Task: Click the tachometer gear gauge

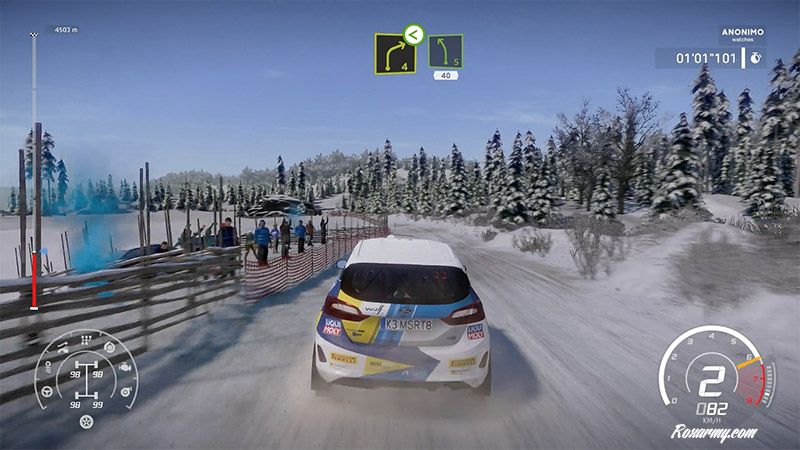Action: (715, 376)
